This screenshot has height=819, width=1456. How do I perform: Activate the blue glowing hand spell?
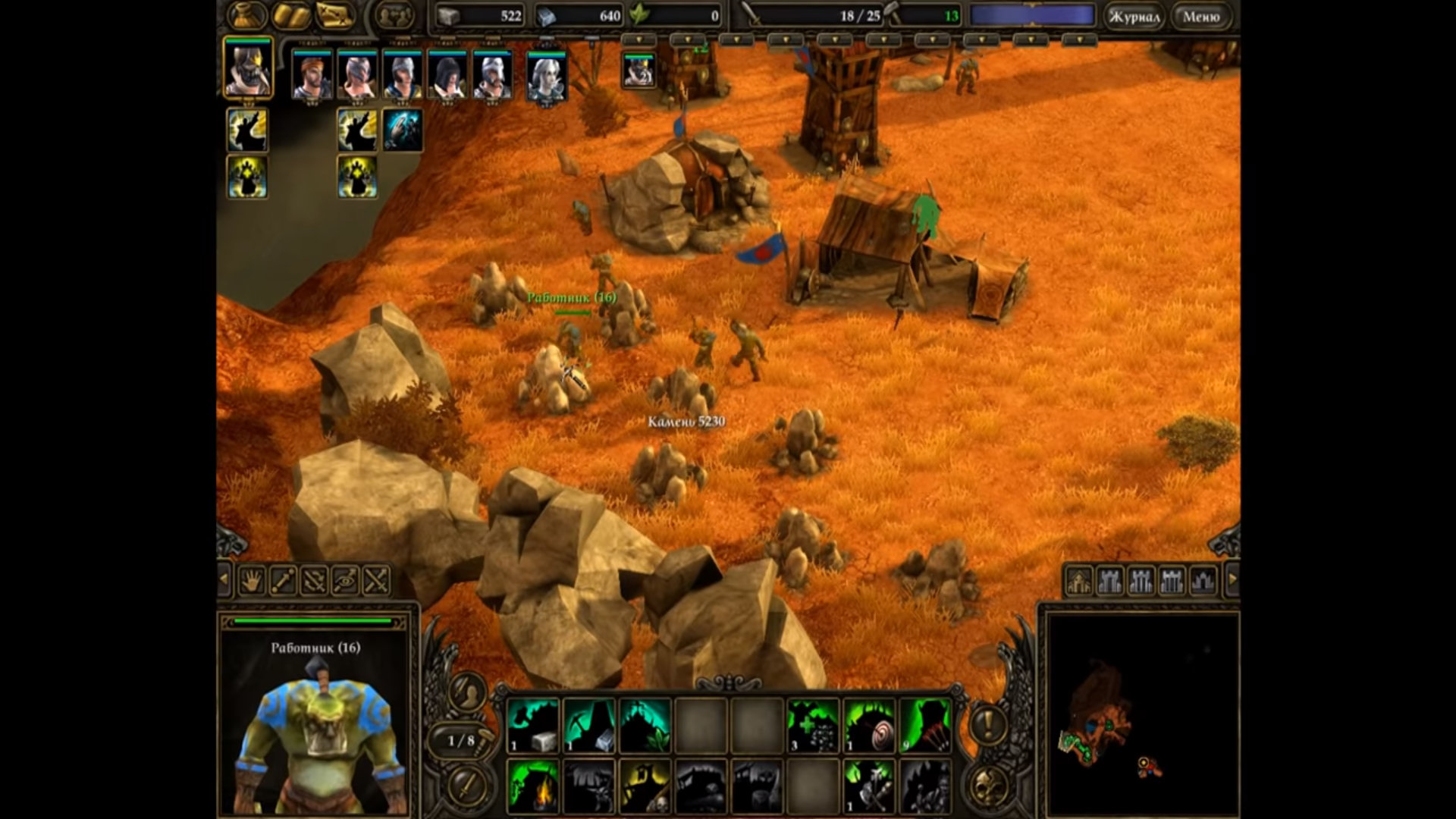click(402, 130)
